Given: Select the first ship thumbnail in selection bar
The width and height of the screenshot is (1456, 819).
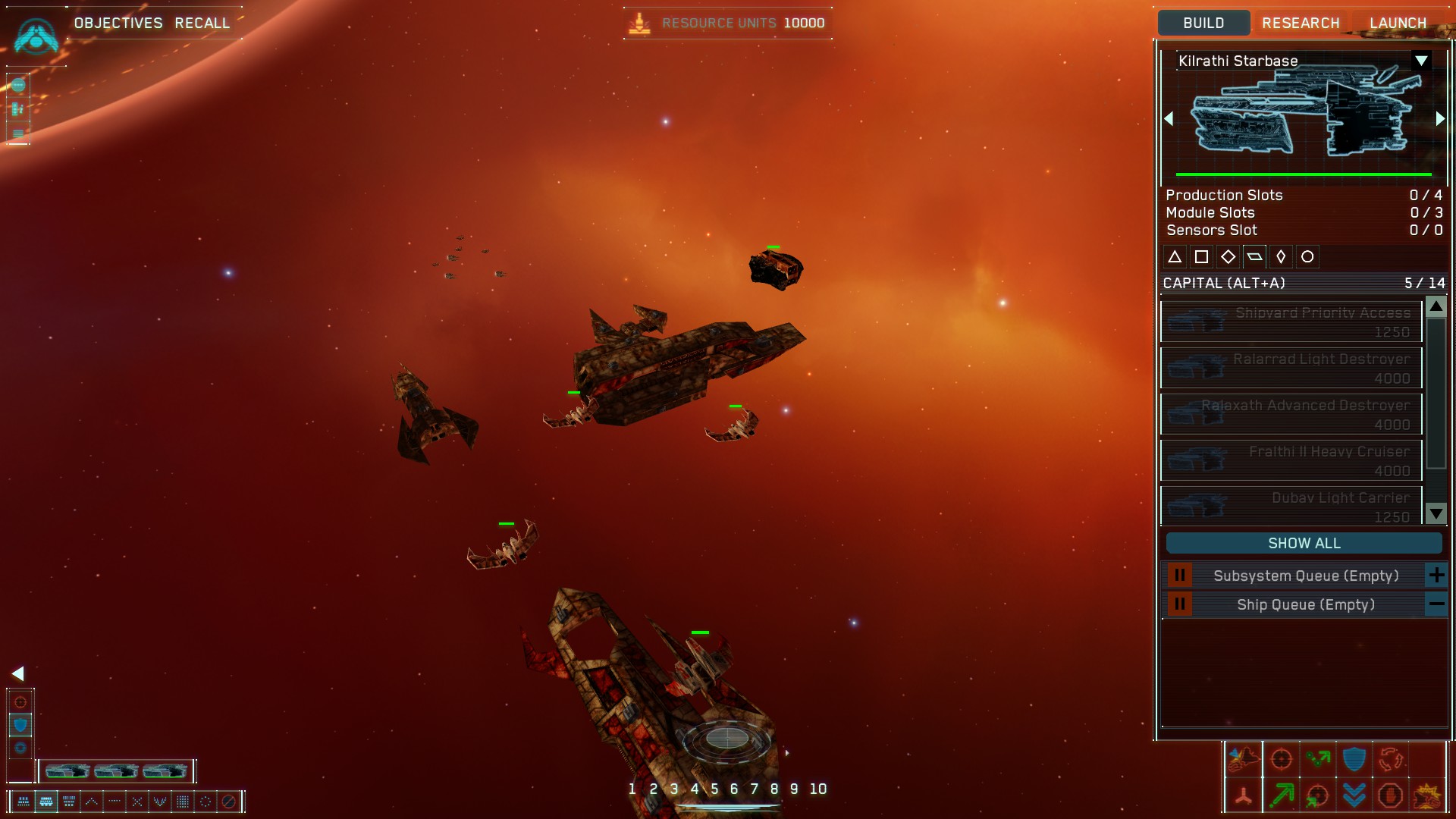Looking at the screenshot, I should 67,771.
